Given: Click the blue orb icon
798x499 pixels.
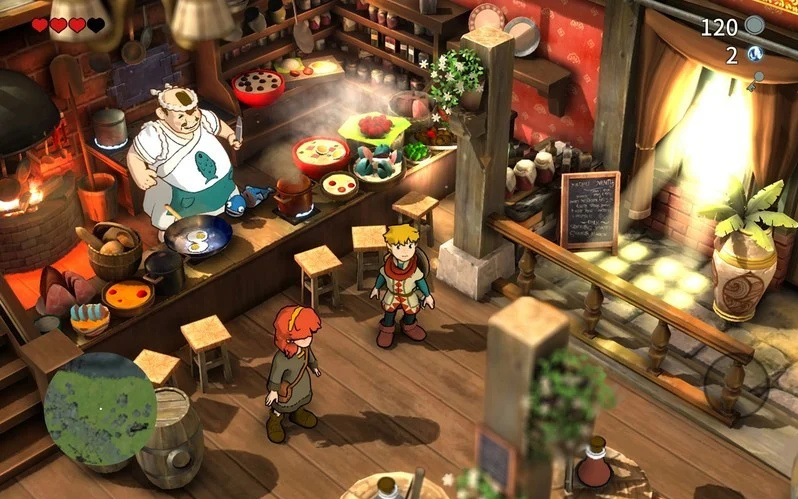Looking at the screenshot, I should (755, 54).
